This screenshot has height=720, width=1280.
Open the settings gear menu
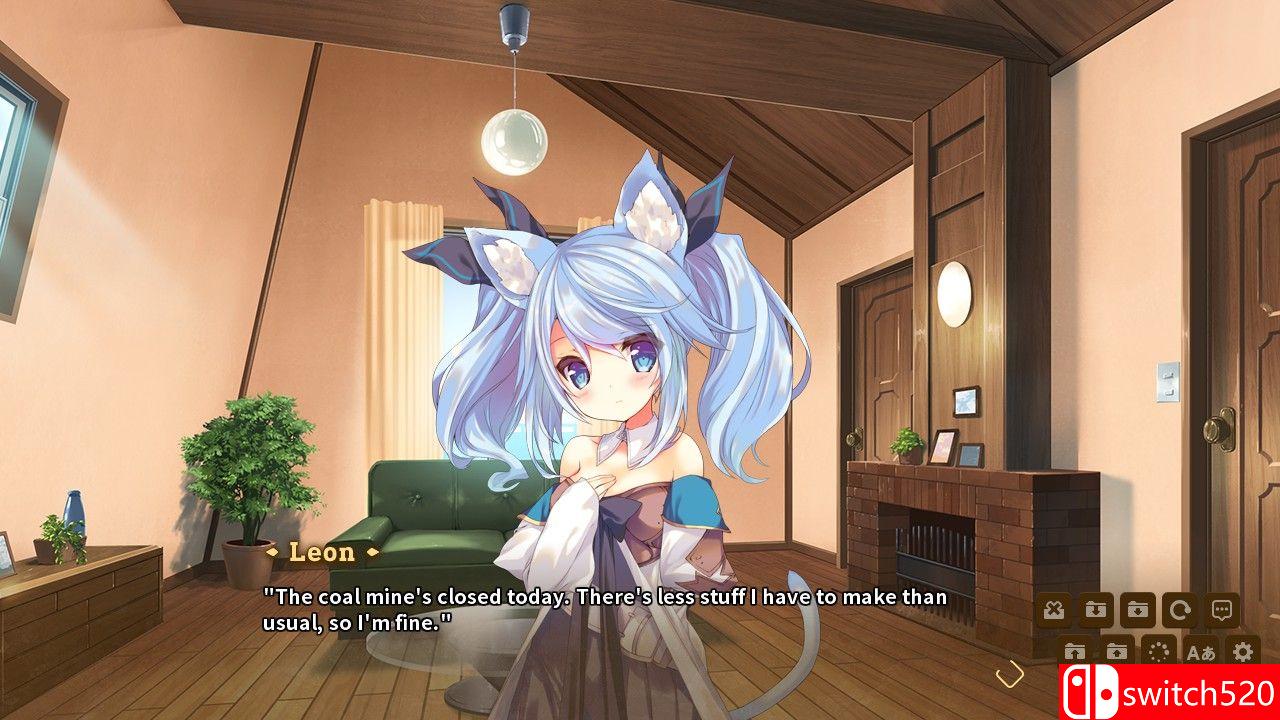(1240, 650)
